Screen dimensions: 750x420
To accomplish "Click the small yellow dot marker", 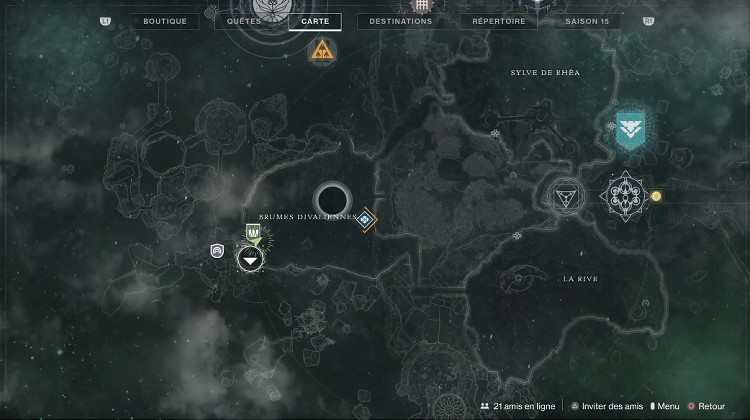I will click(x=656, y=196).
